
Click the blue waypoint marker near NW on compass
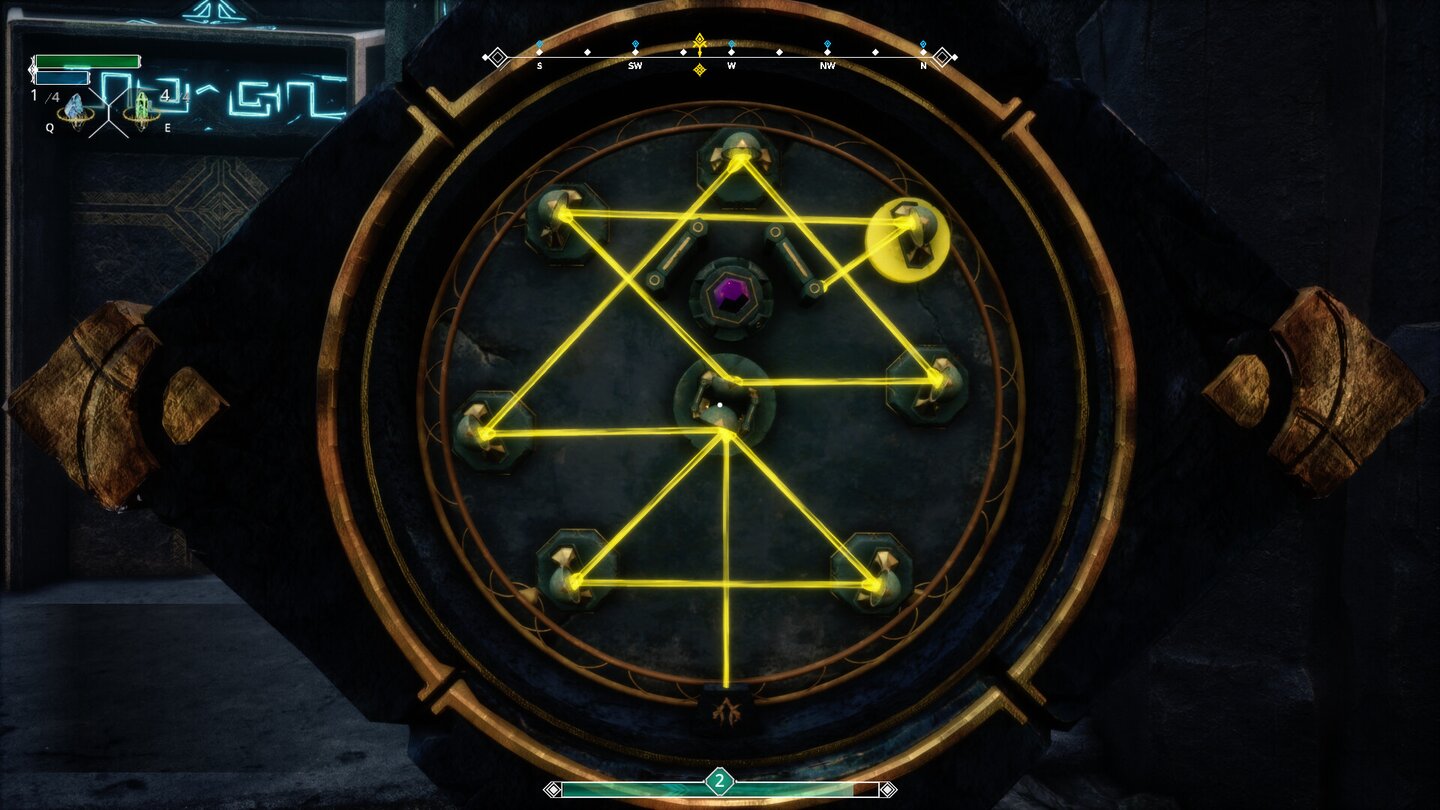pyautogui.click(x=826, y=43)
